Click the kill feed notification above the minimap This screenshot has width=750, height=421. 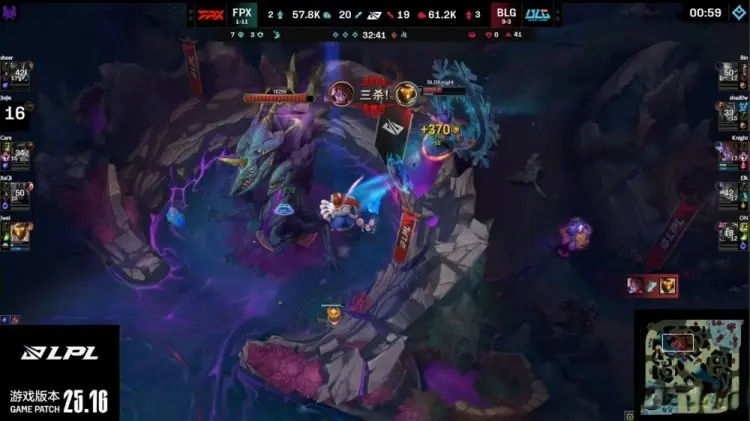click(652, 286)
